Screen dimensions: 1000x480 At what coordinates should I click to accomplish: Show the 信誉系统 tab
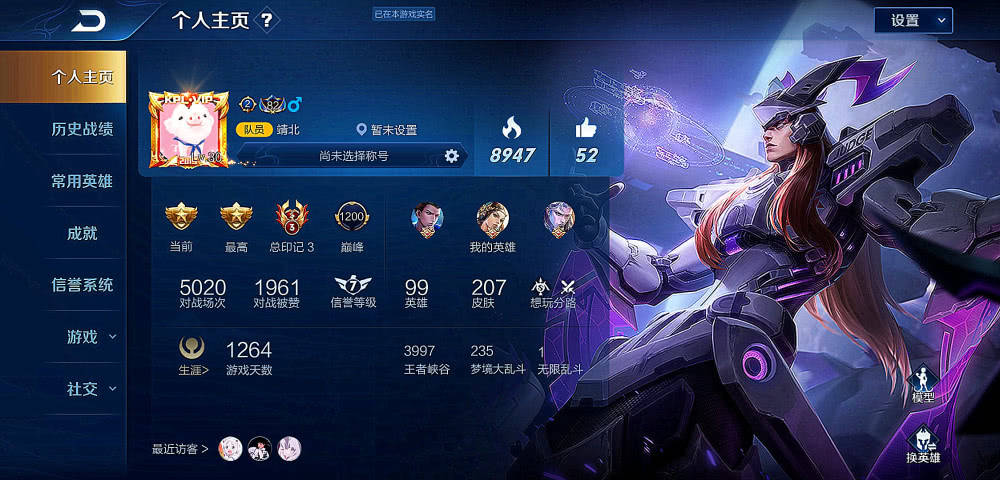click(x=82, y=285)
